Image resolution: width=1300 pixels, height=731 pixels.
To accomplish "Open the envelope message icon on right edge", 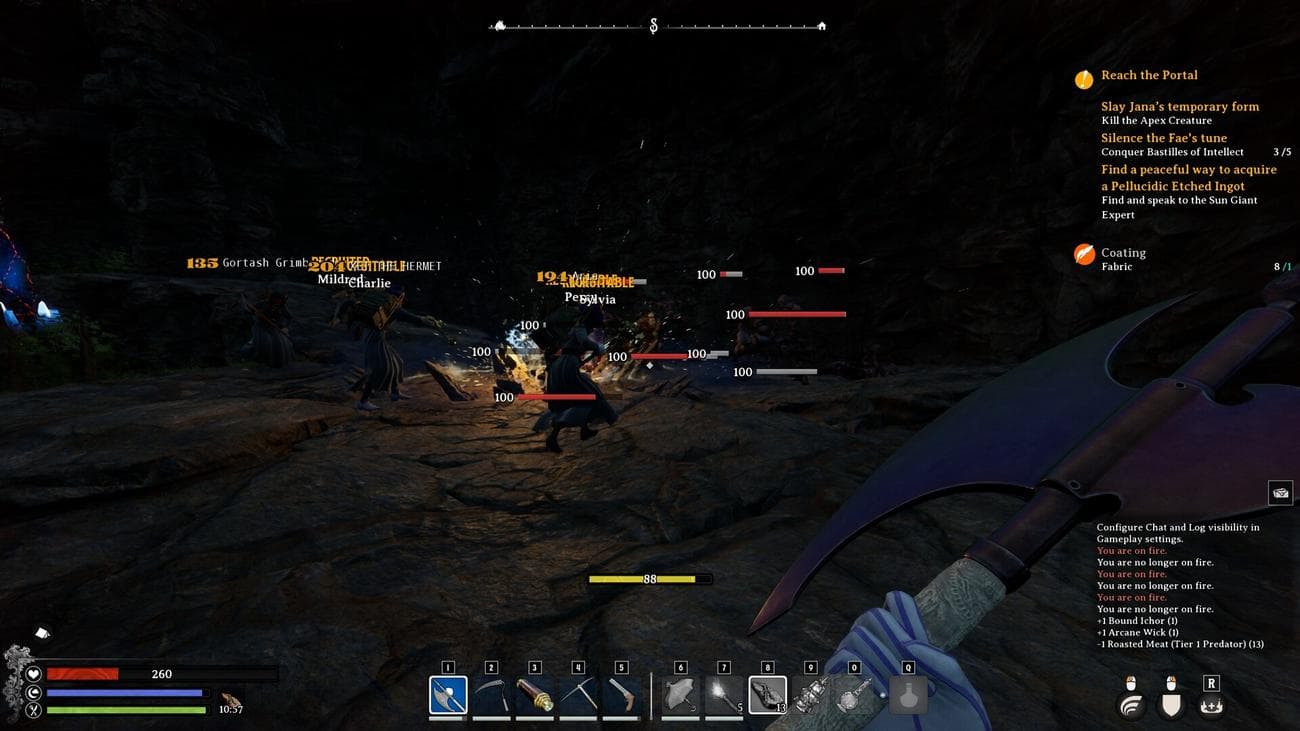I will pyautogui.click(x=1281, y=492).
